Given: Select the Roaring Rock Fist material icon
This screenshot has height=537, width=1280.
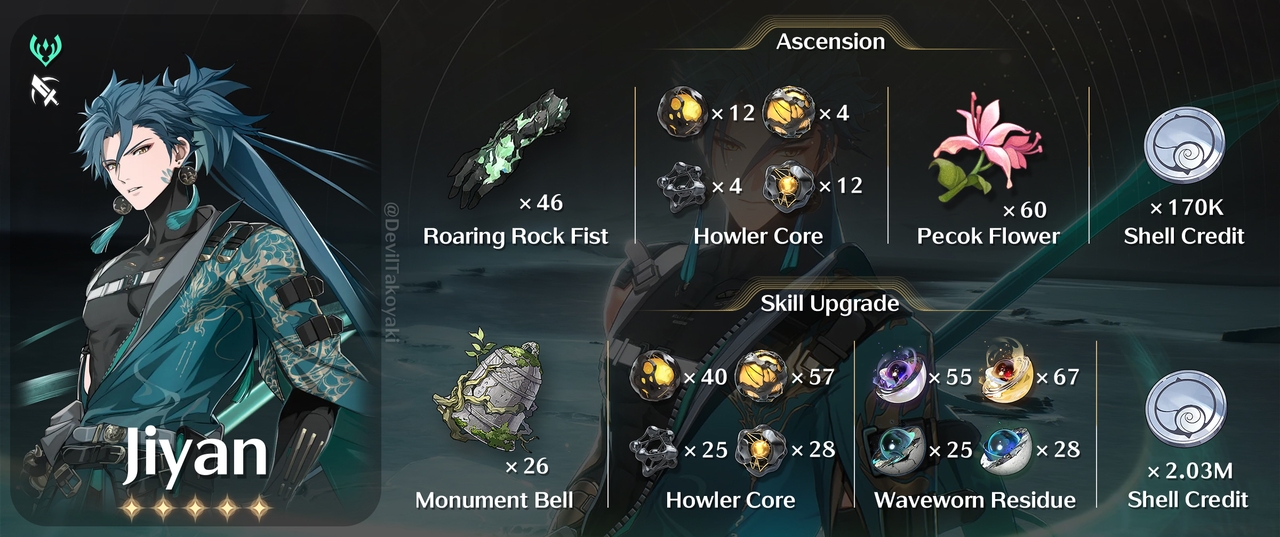Looking at the screenshot, I should (501, 146).
